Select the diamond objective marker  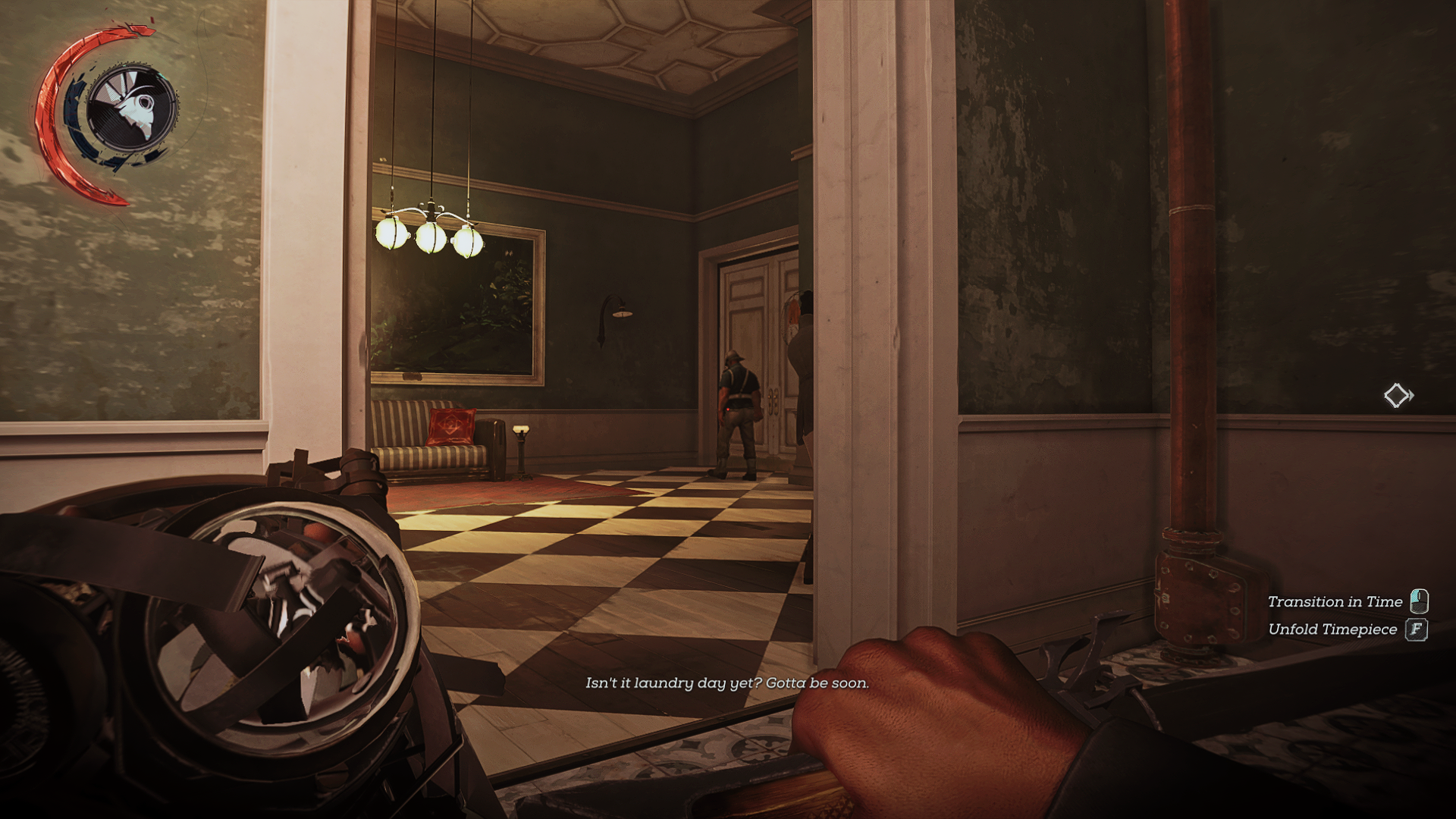click(x=1396, y=395)
